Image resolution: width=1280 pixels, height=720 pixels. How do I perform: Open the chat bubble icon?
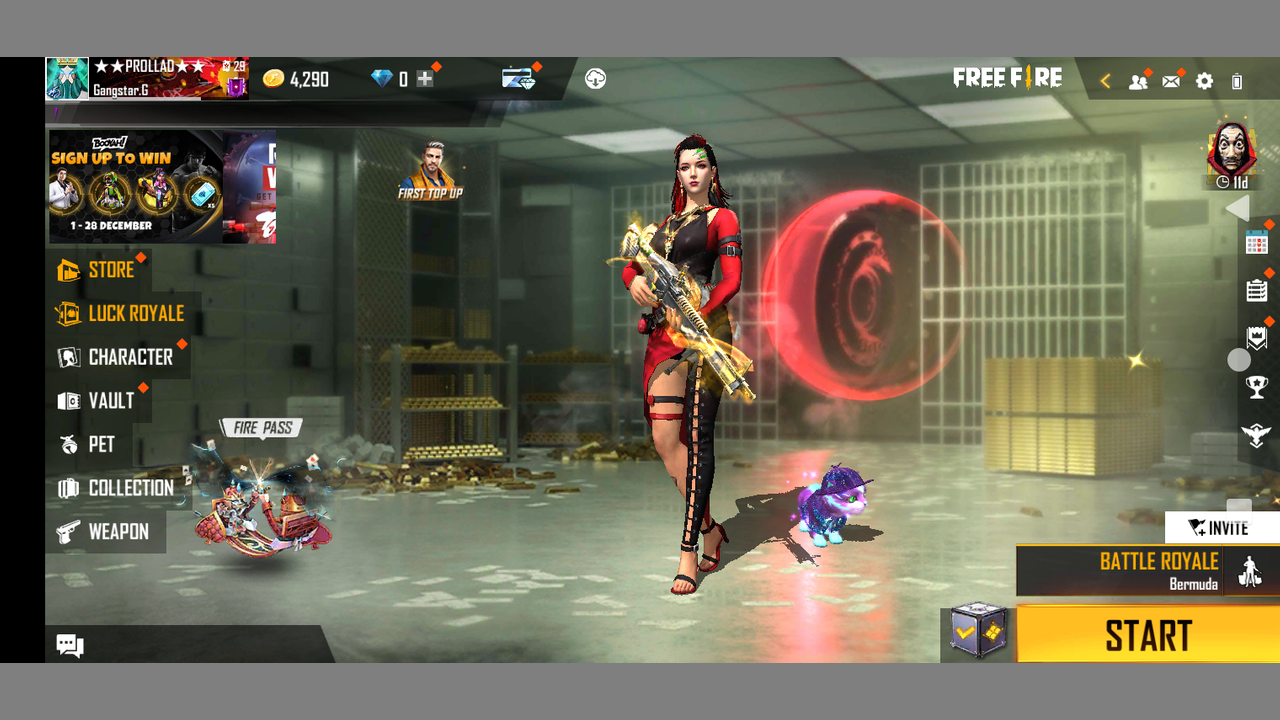pos(70,645)
